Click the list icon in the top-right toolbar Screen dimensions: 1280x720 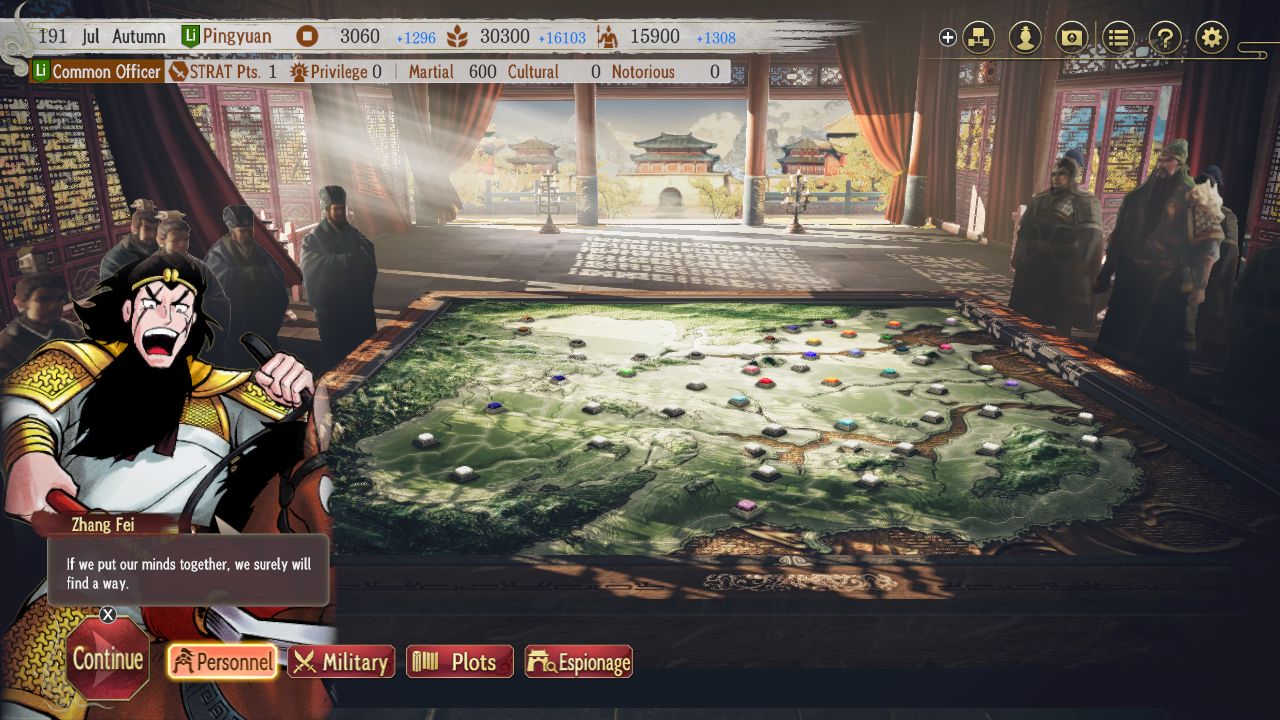[x=1117, y=37]
